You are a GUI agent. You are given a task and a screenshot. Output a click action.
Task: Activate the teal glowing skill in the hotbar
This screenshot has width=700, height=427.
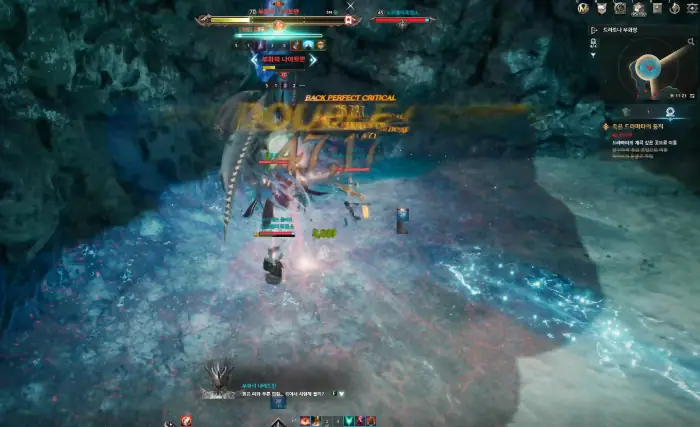pos(348,420)
